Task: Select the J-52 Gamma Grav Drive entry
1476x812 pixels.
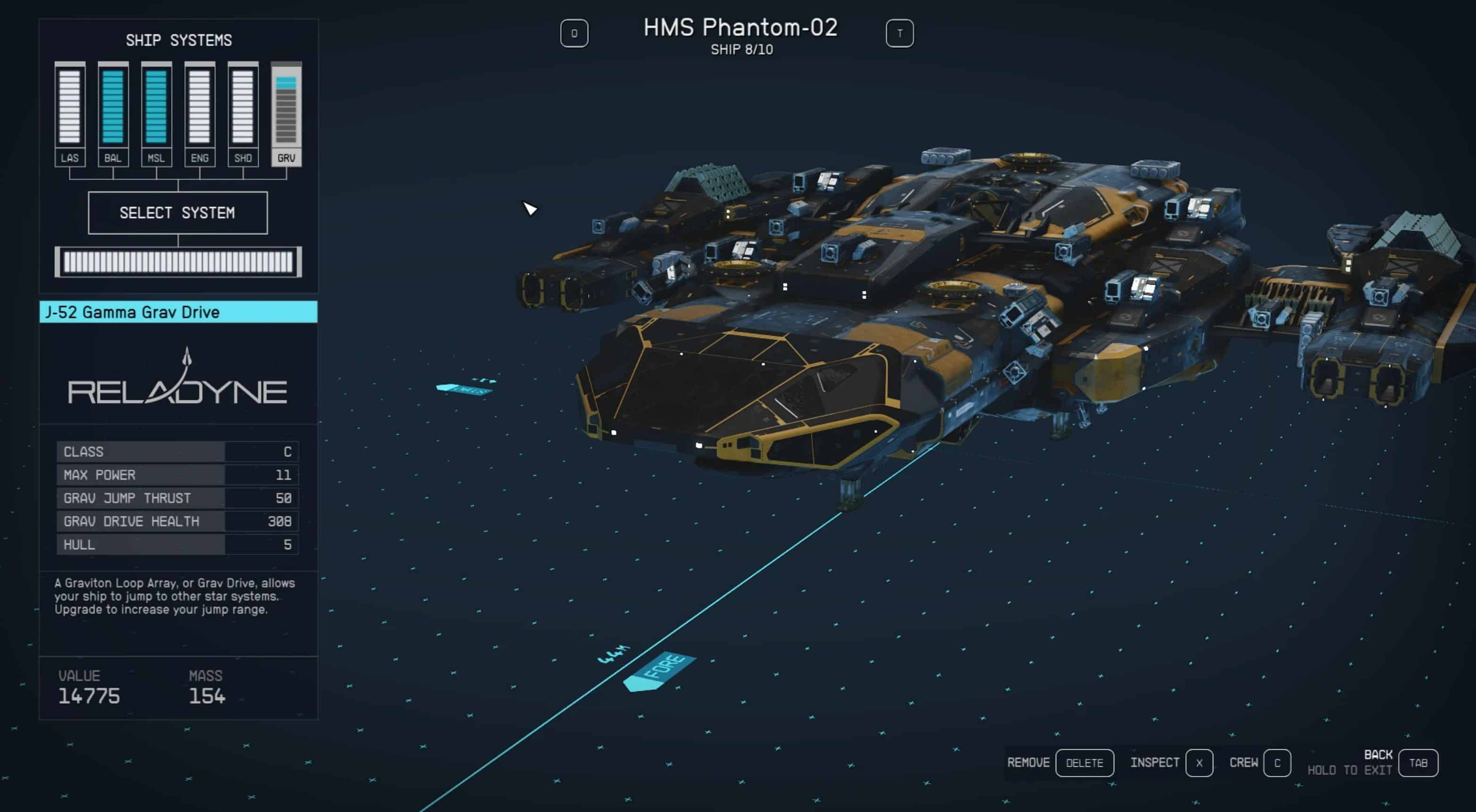Action: pos(178,312)
